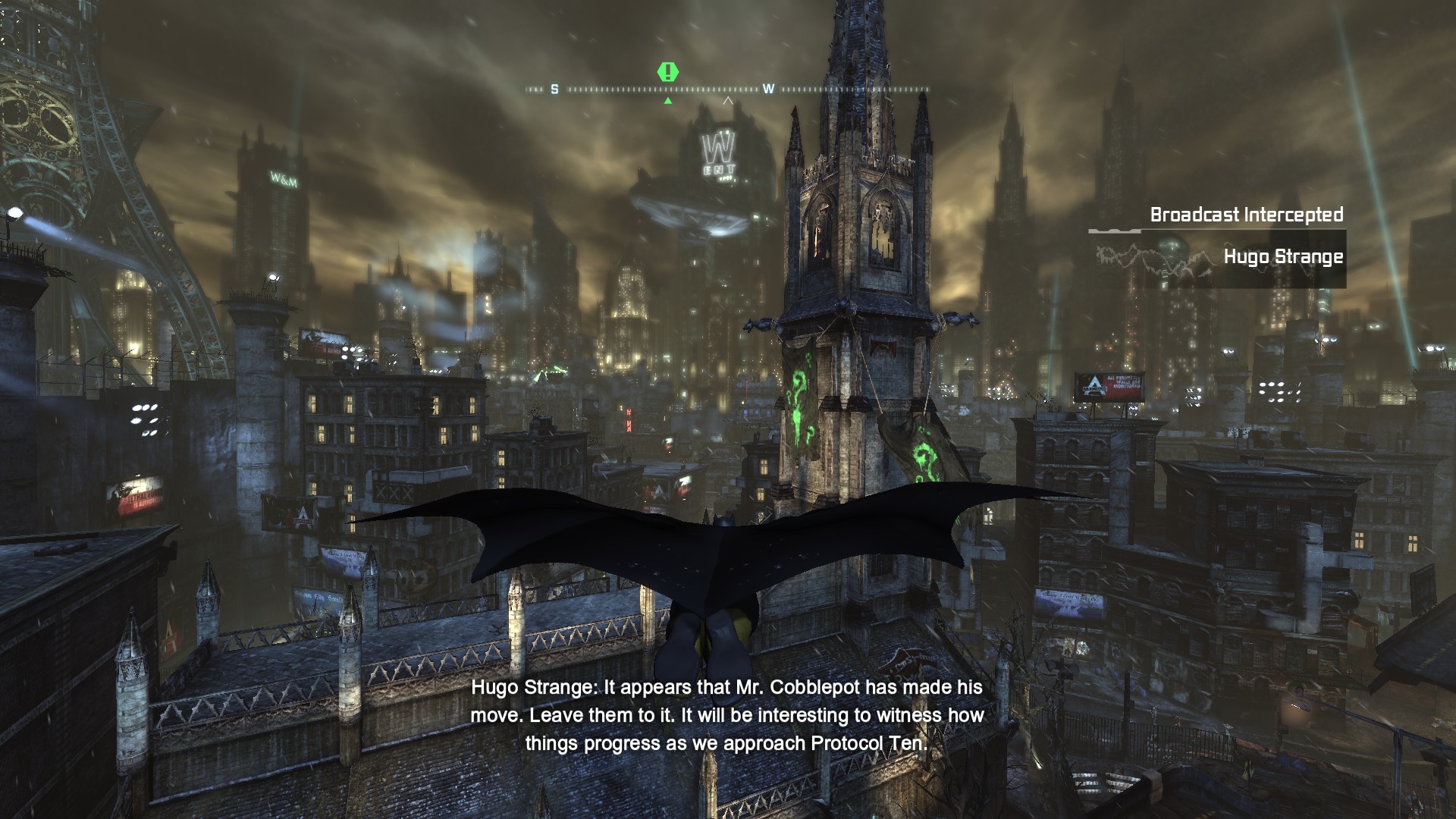
Task: Click the green exclamation objective marker
Action: (667, 72)
